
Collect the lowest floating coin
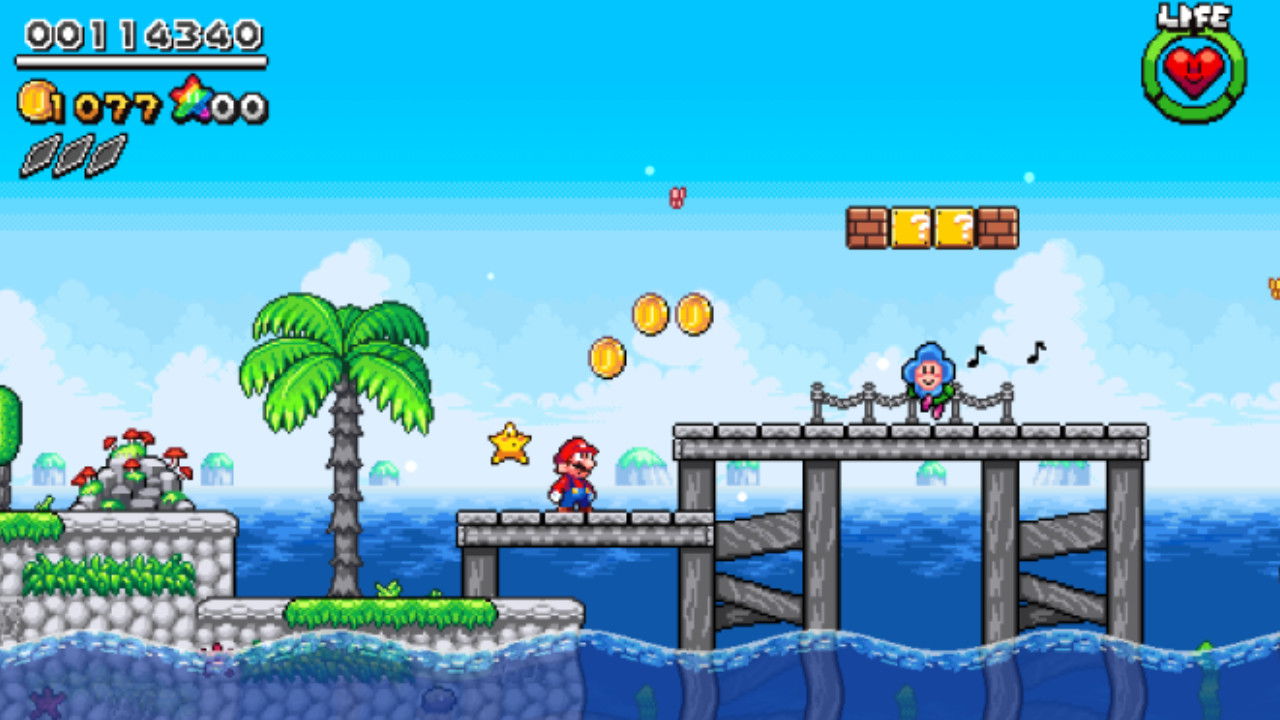coord(608,358)
